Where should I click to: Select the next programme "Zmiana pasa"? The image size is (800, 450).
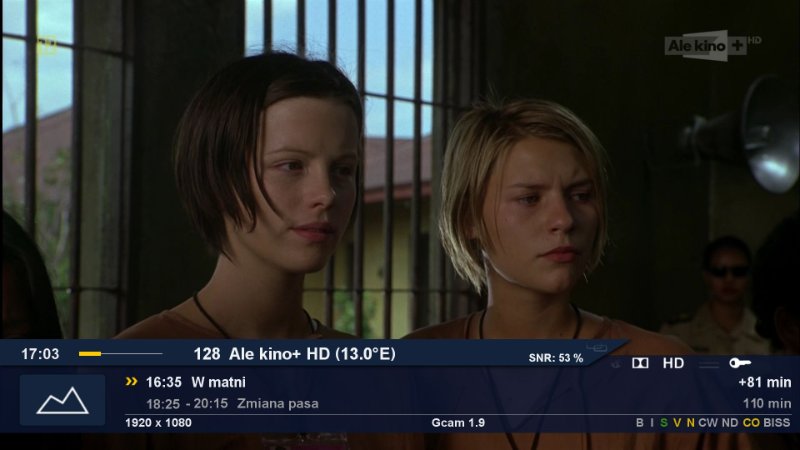click(286, 404)
